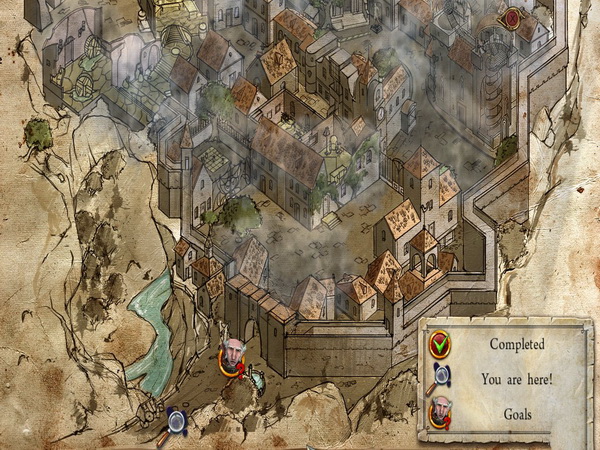
Task: Close the map with the red X button
Action: coord(512,17)
